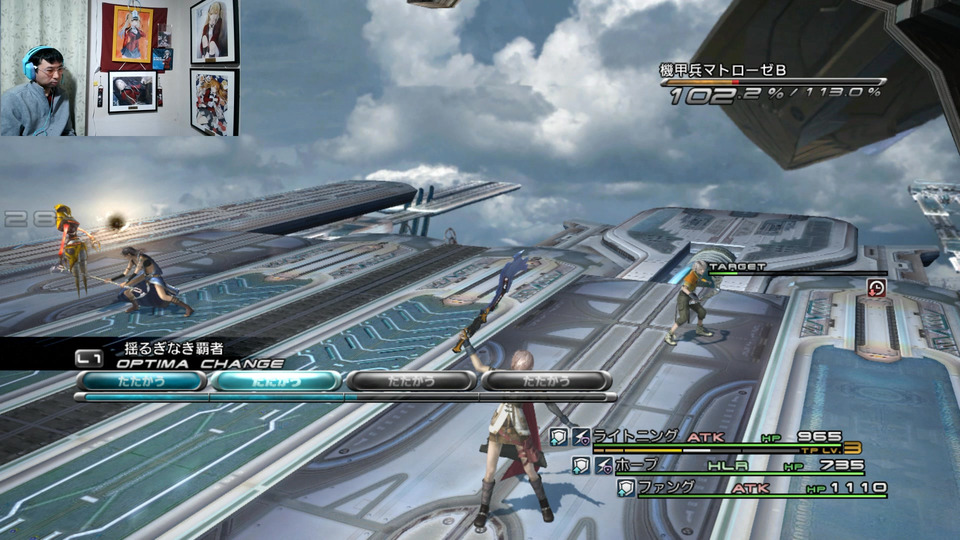This screenshot has height=540, width=960.
Task: Select the 揺るぎなき覇者 optima name
Action: point(174,348)
